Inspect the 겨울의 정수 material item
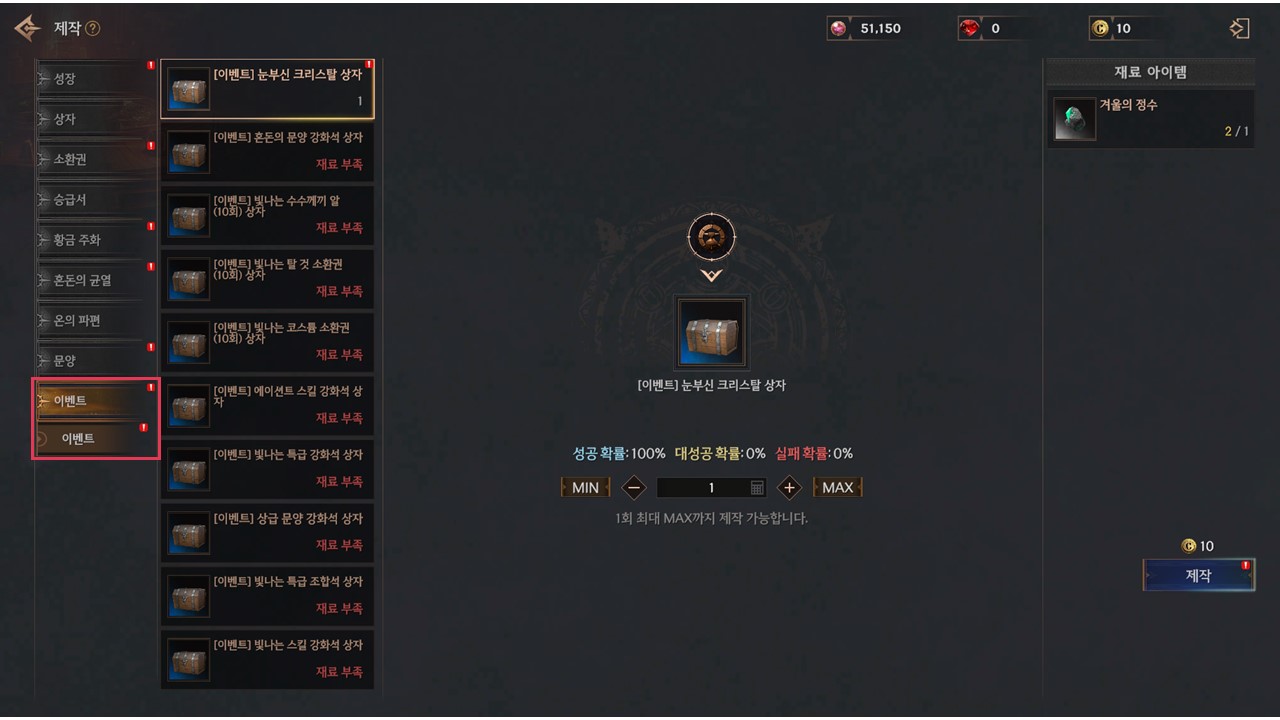 [1150, 119]
